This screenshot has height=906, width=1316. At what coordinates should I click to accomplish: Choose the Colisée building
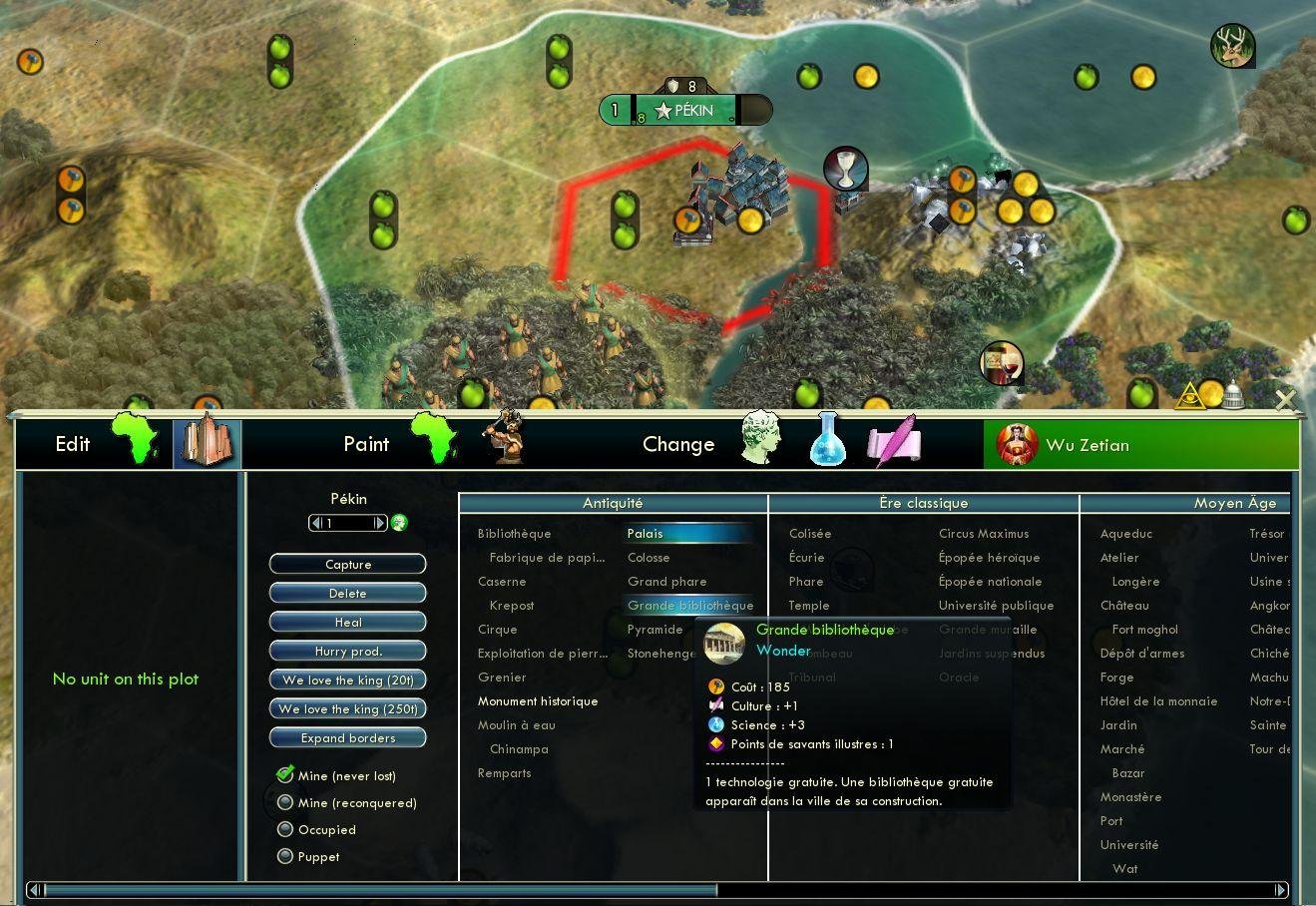(809, 534)
